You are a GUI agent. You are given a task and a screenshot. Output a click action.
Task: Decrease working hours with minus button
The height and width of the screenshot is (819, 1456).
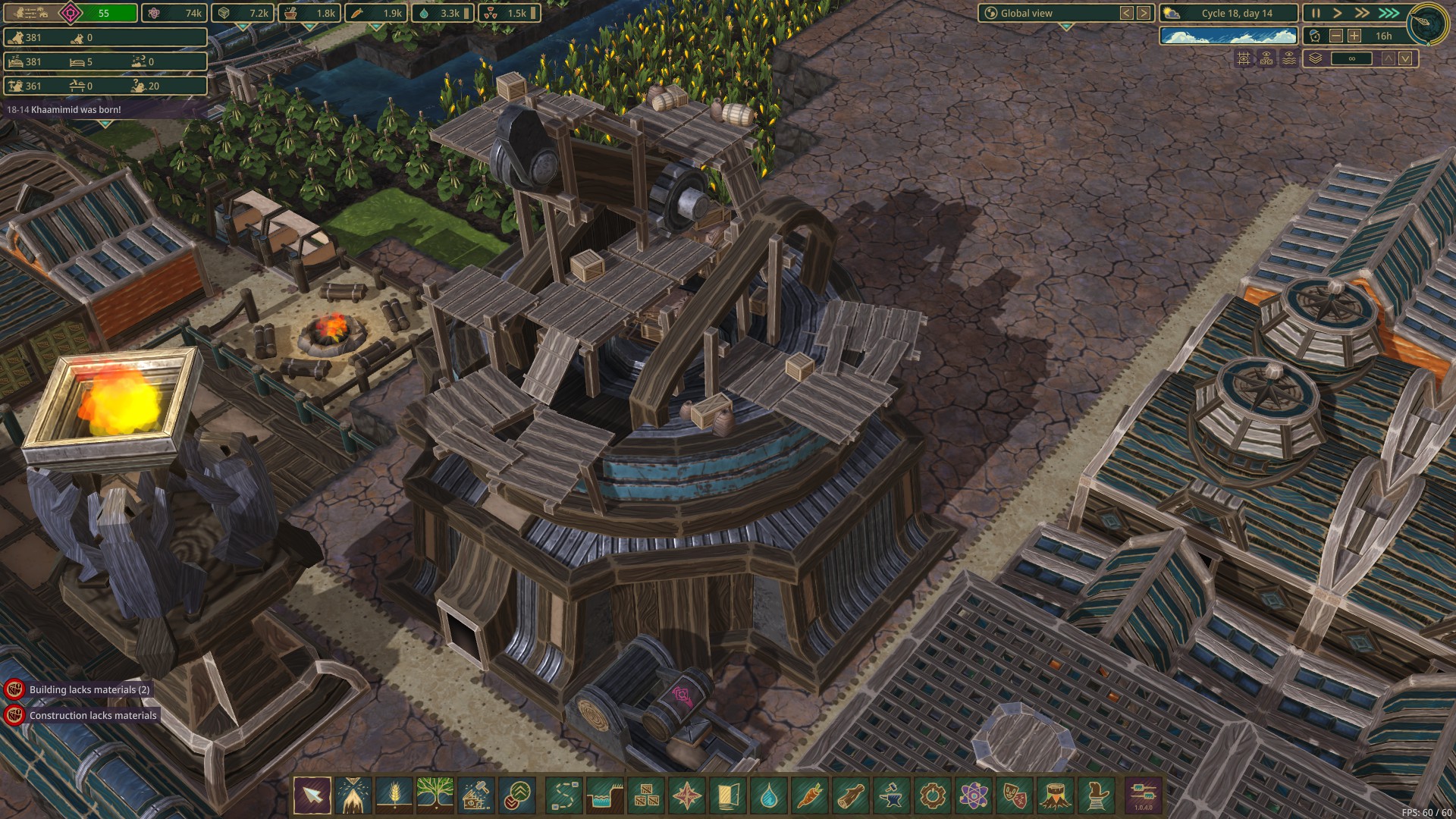[x=1336, y=36]
